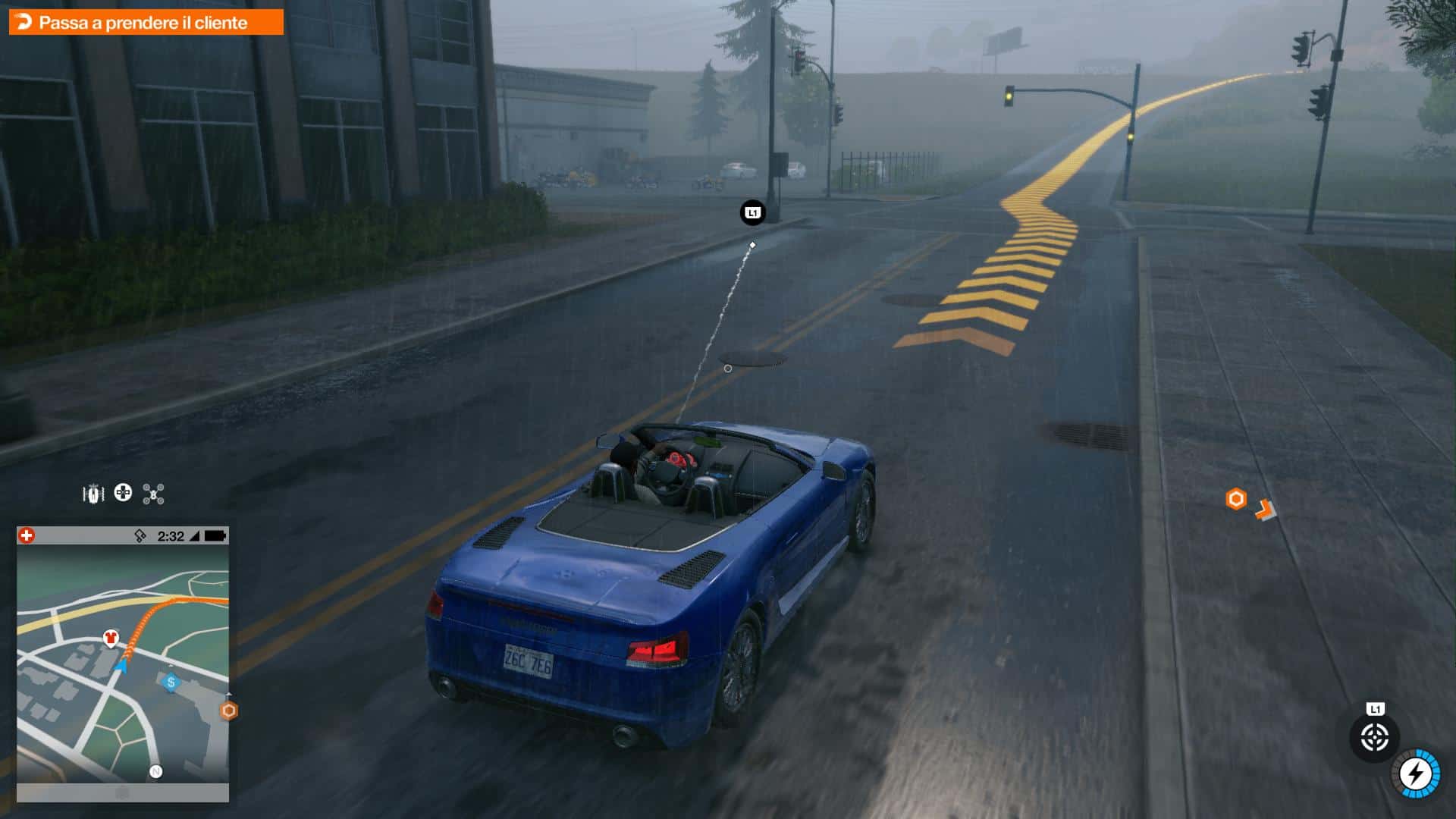Click the orange hexagon marker on the minimap
Screen dimensions: 1456x819
(x=228, y=711)
